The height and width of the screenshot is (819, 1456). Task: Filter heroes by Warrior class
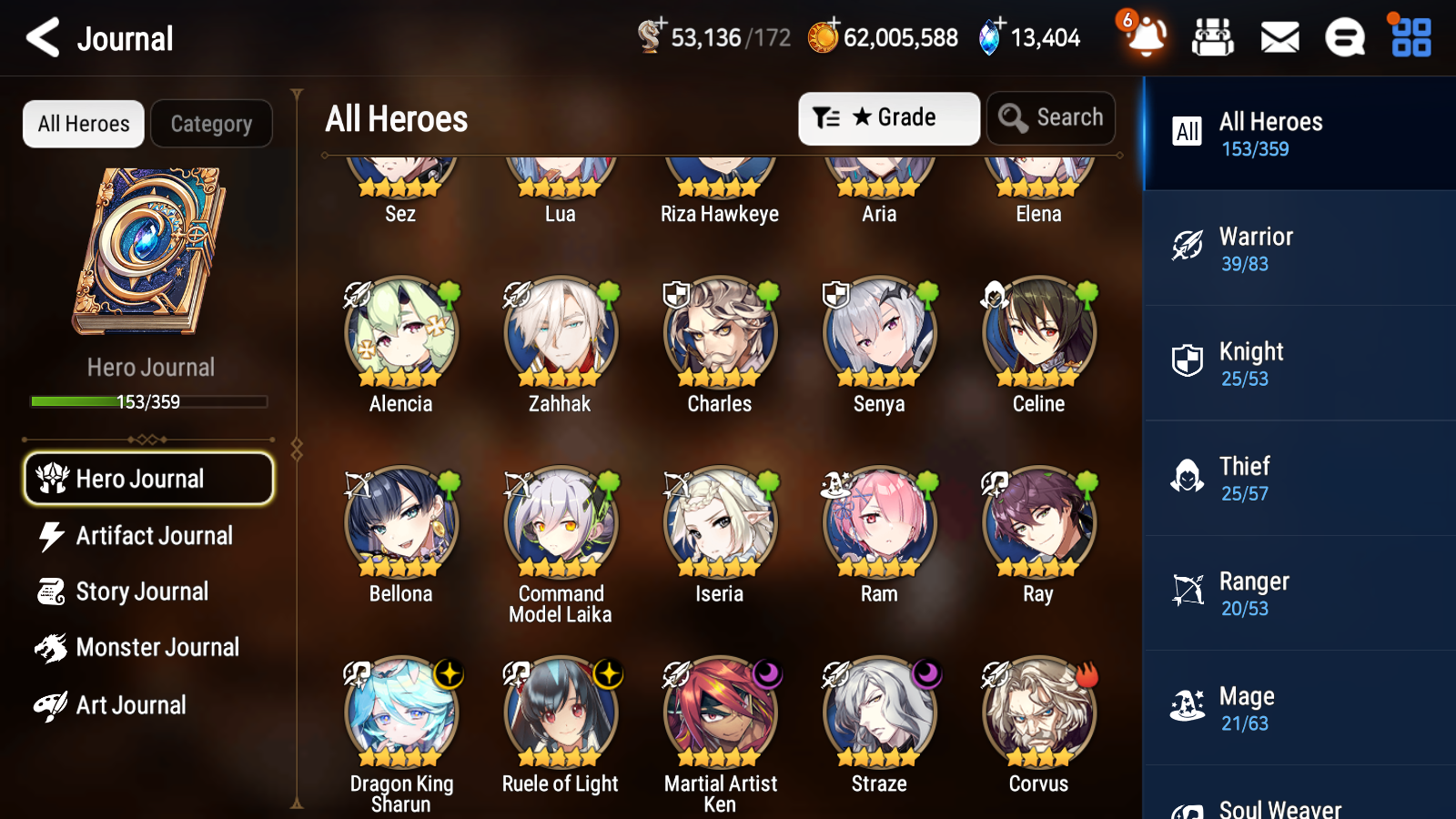(1298, 249)
